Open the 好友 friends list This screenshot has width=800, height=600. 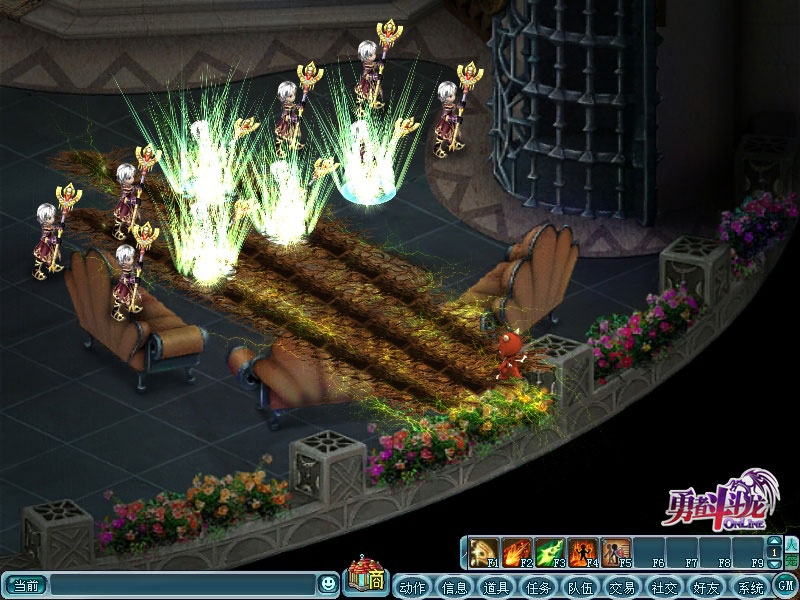[x=706, y=587]
